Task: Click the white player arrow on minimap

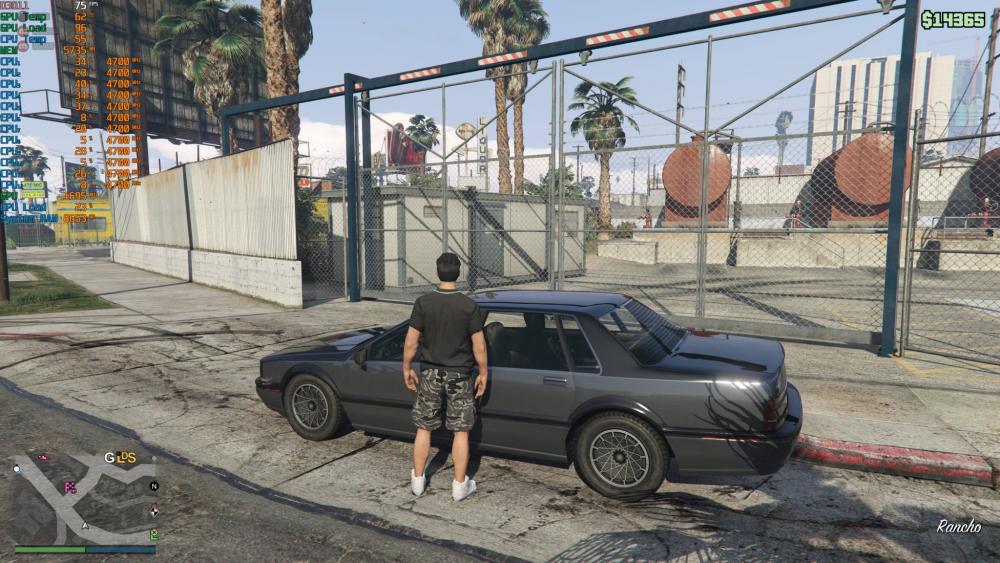Action: (85, 524)
